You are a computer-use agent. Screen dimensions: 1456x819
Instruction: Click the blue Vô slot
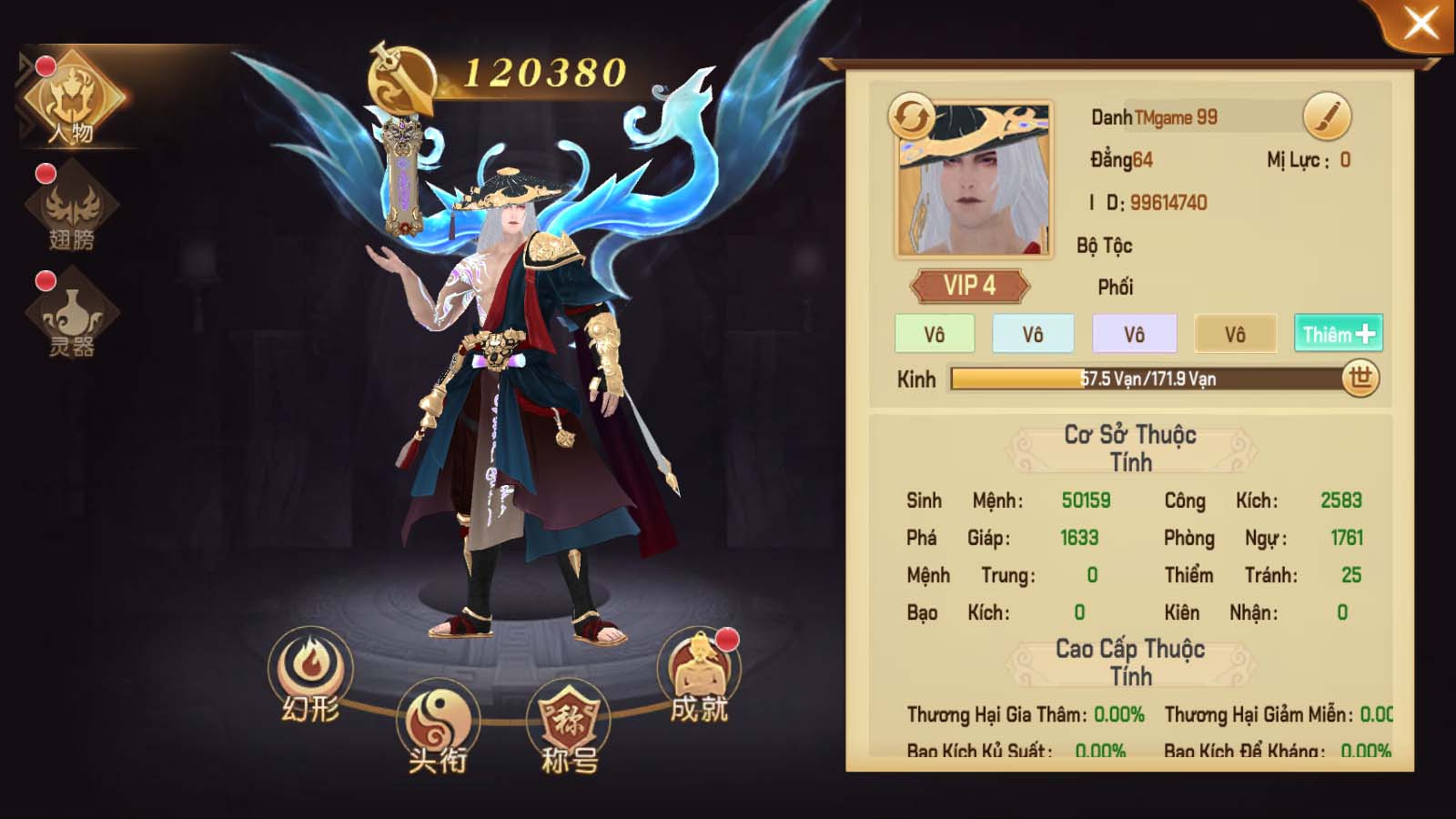tap(1034, 334)
